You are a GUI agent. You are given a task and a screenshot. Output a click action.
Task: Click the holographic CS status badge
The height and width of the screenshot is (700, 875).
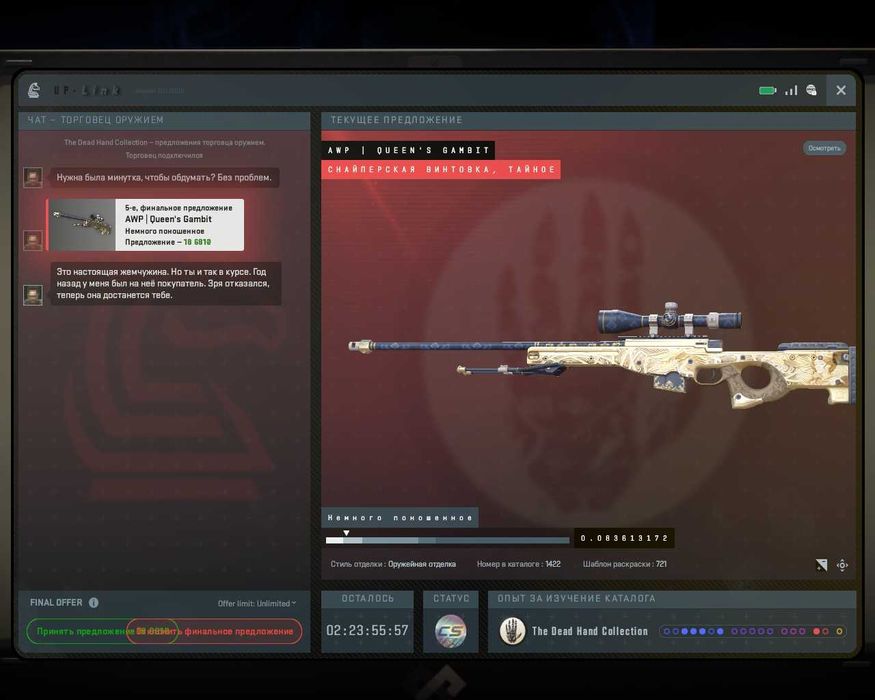(450, 631)
